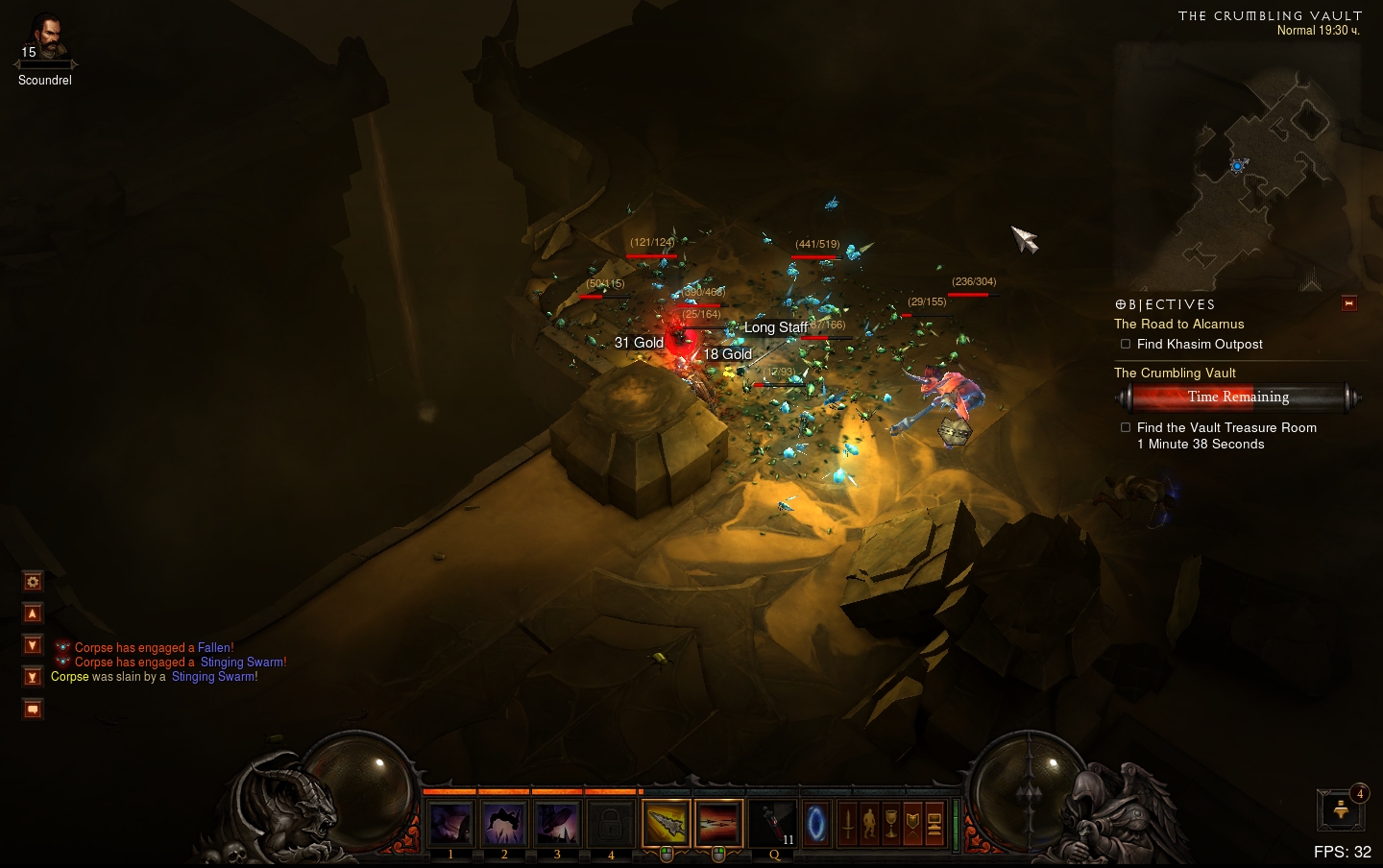This screenshot has height=868, width=1383.
Task: Click the chat scroll-down arrow button
Action: click(x=33, y=645)
